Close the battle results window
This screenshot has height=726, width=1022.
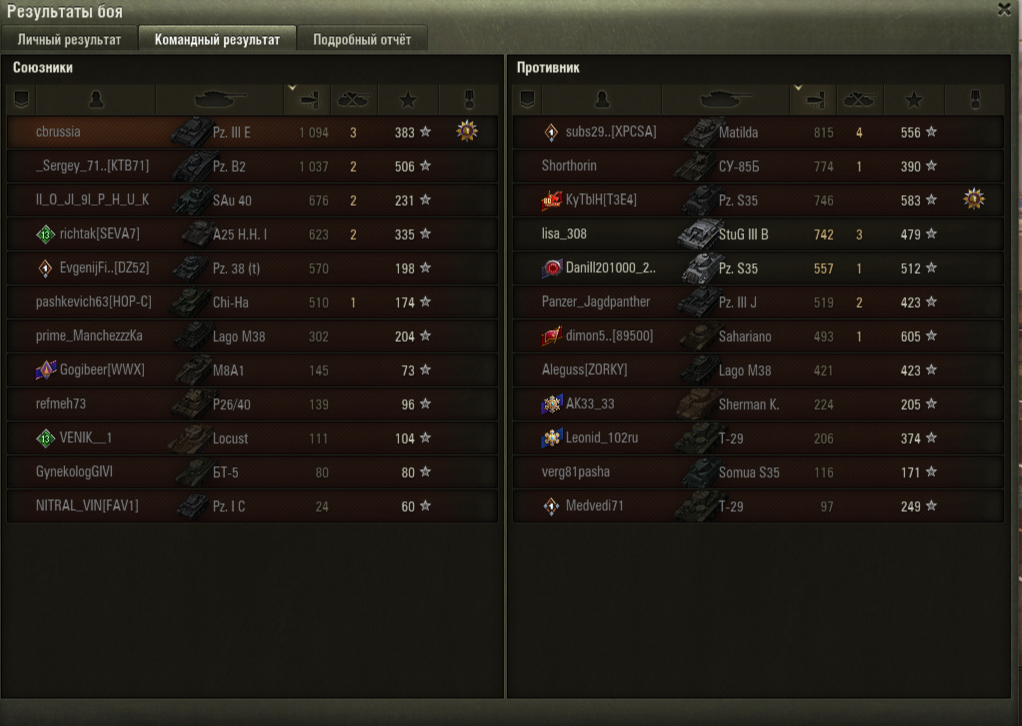click(x=1003, y=9)
